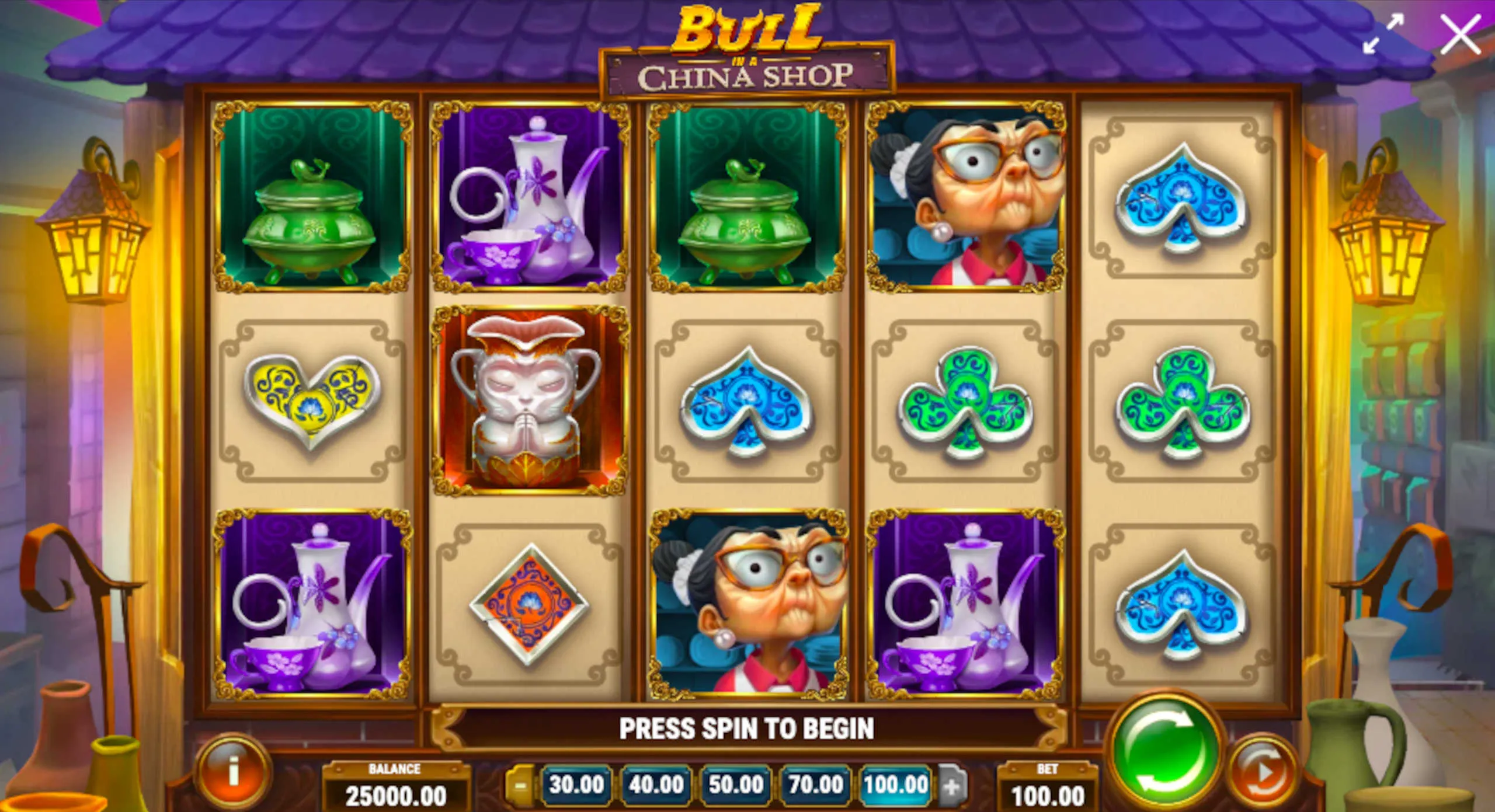The width and height of the screenshot is (1495, 812).
Task: Close the game with the X
Action: click(1460, 35)
